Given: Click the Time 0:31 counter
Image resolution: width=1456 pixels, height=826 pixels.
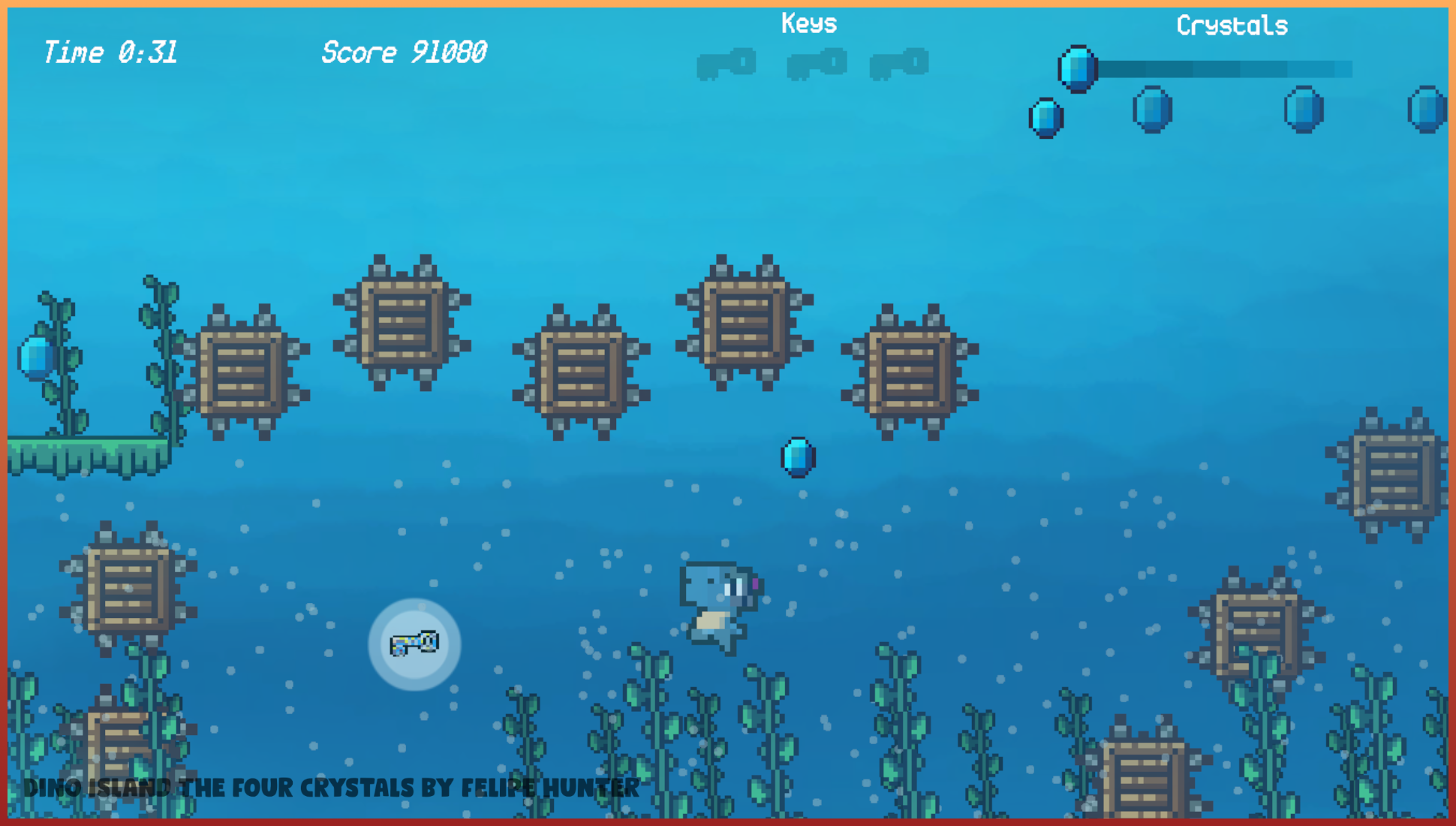Looking at the screenshot, I should pyautogui.click(x=111, y=51).
